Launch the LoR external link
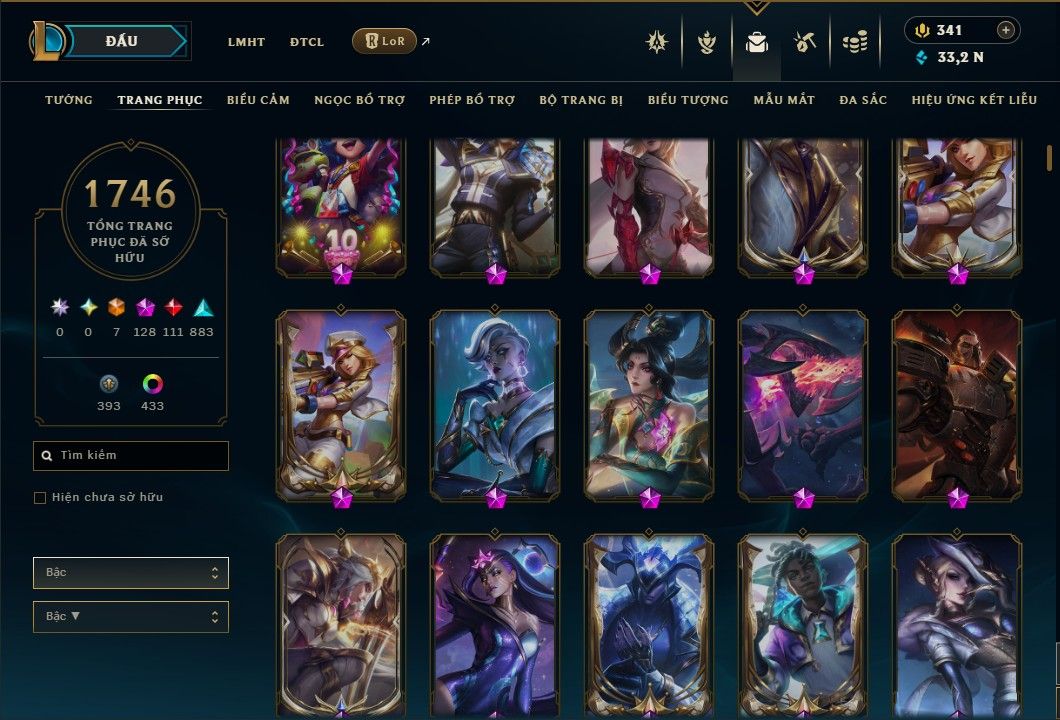This screenshot has width=1060, height=720. 385,41
